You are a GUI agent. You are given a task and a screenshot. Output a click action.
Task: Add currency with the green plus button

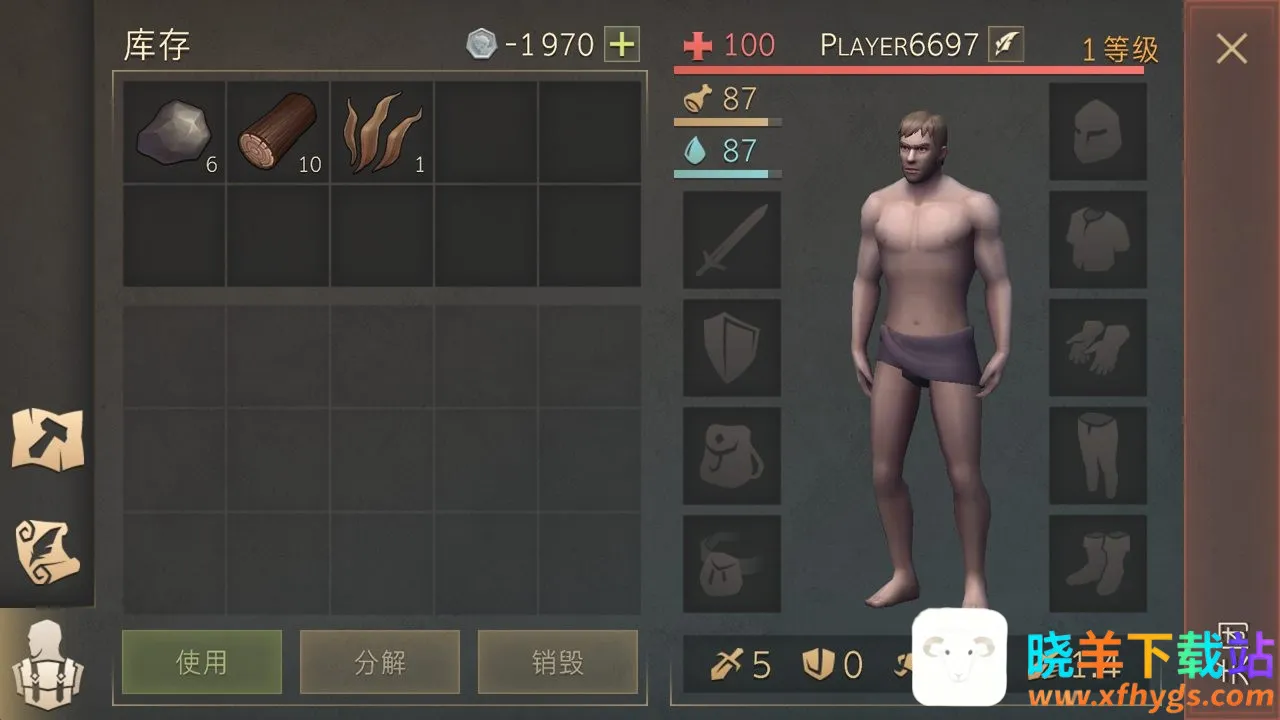(x=622, y=45)
